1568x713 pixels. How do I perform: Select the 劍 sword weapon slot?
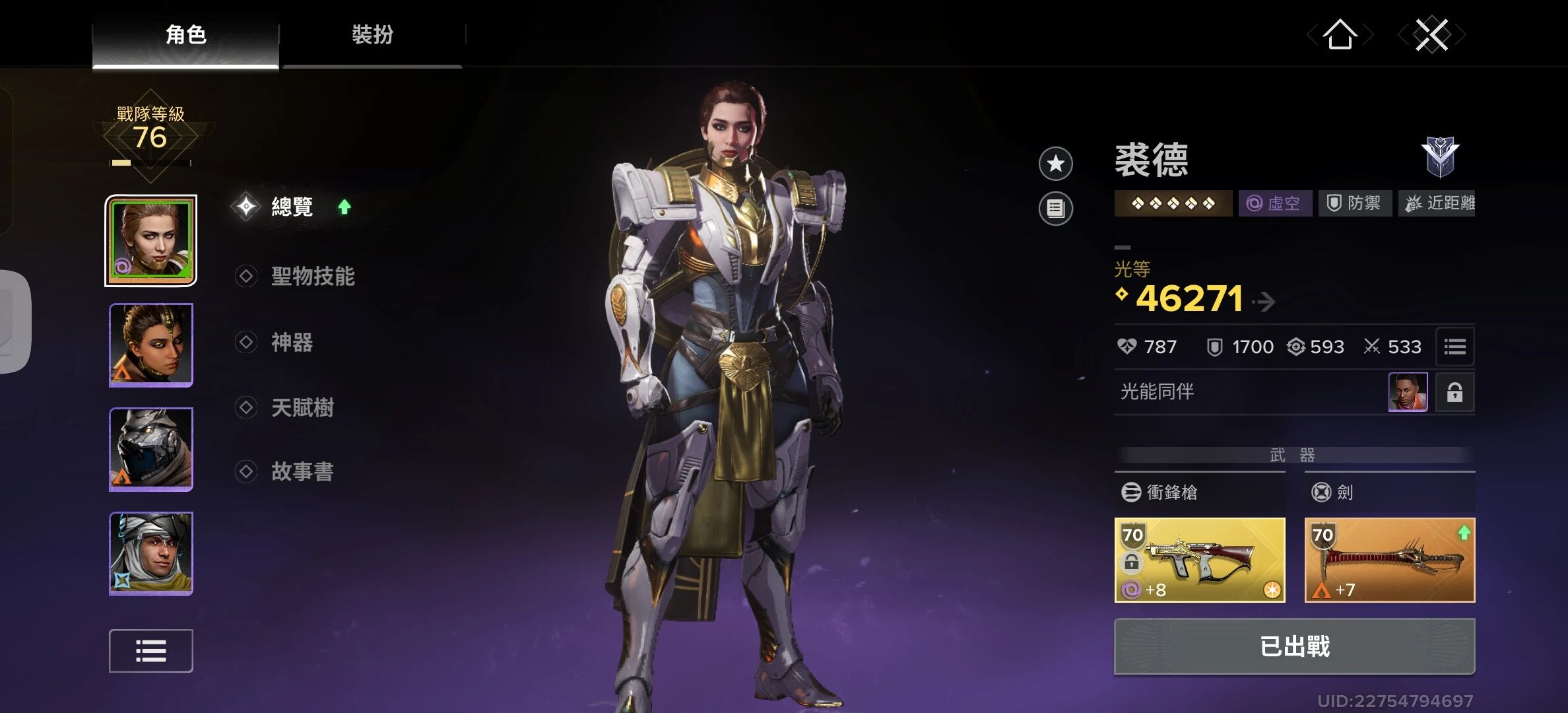pos(1389,560)
